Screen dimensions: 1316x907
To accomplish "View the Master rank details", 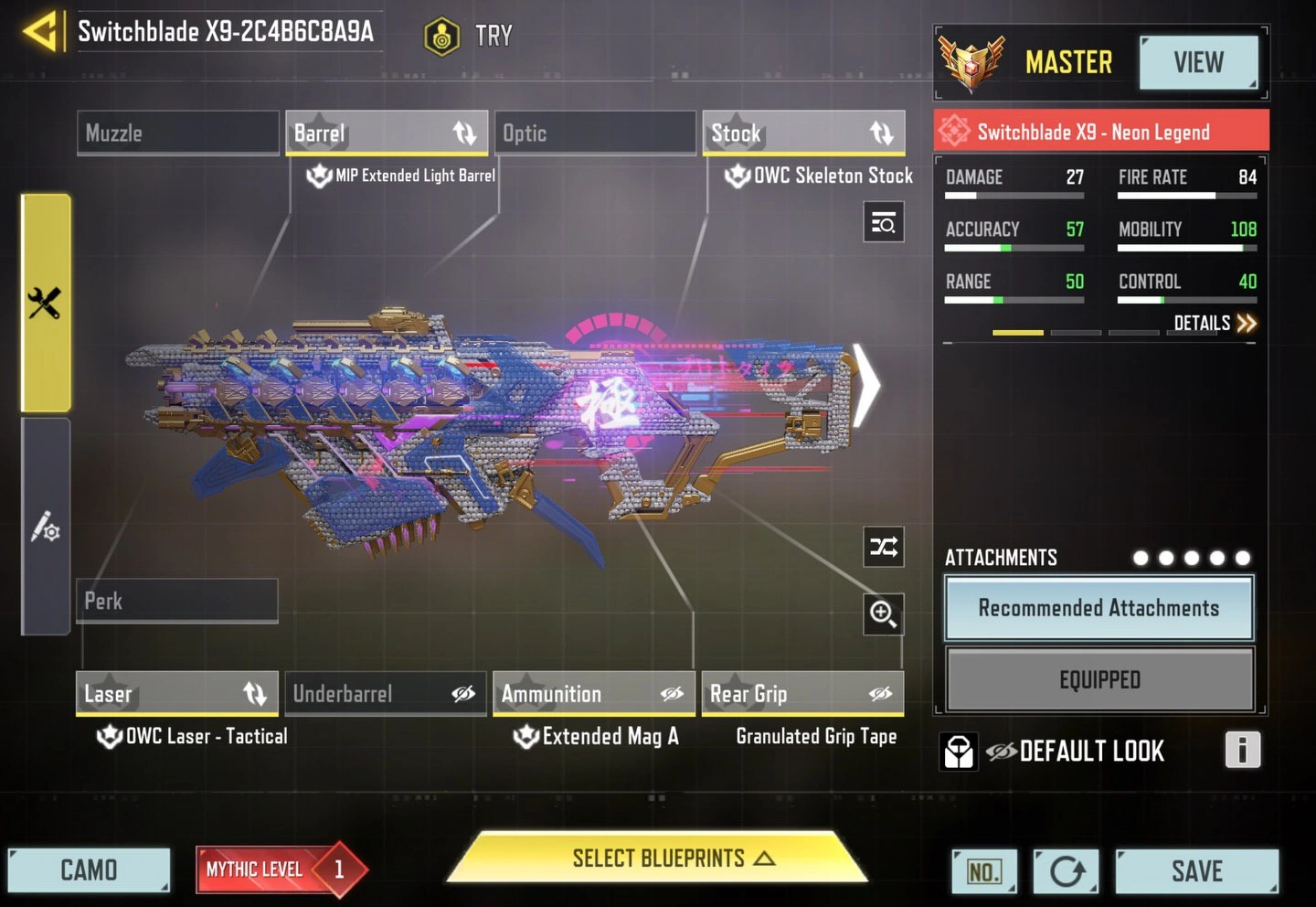I will [x=1198, y=63].
